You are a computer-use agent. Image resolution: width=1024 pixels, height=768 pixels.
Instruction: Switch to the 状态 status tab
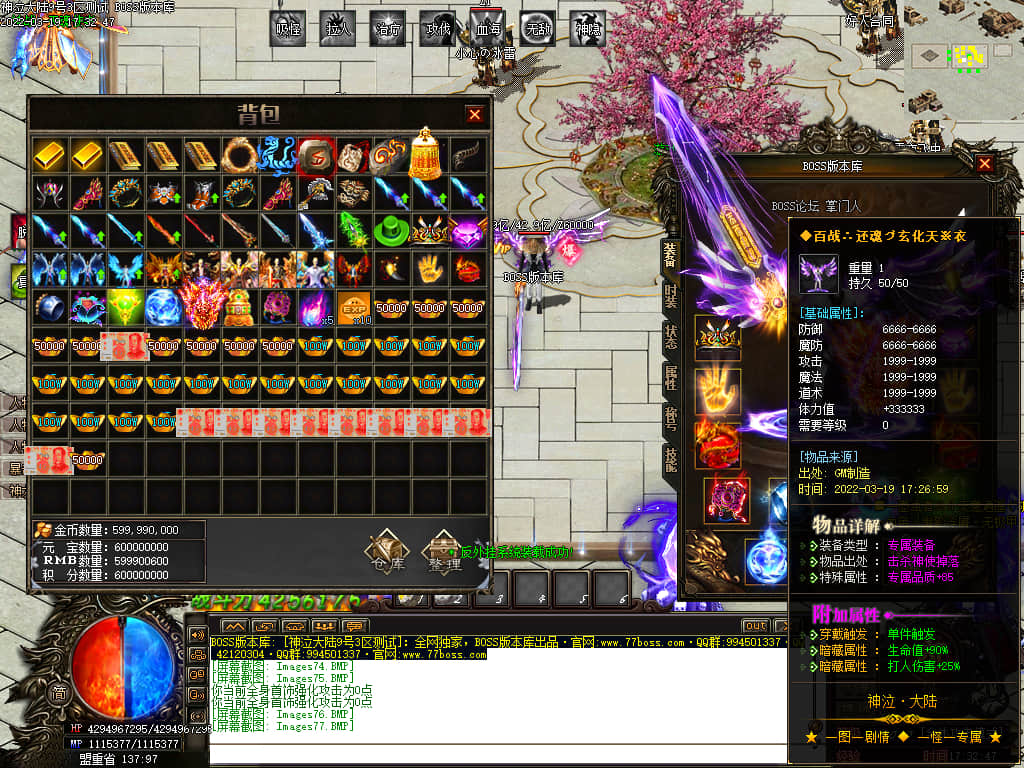coord(670,337)
